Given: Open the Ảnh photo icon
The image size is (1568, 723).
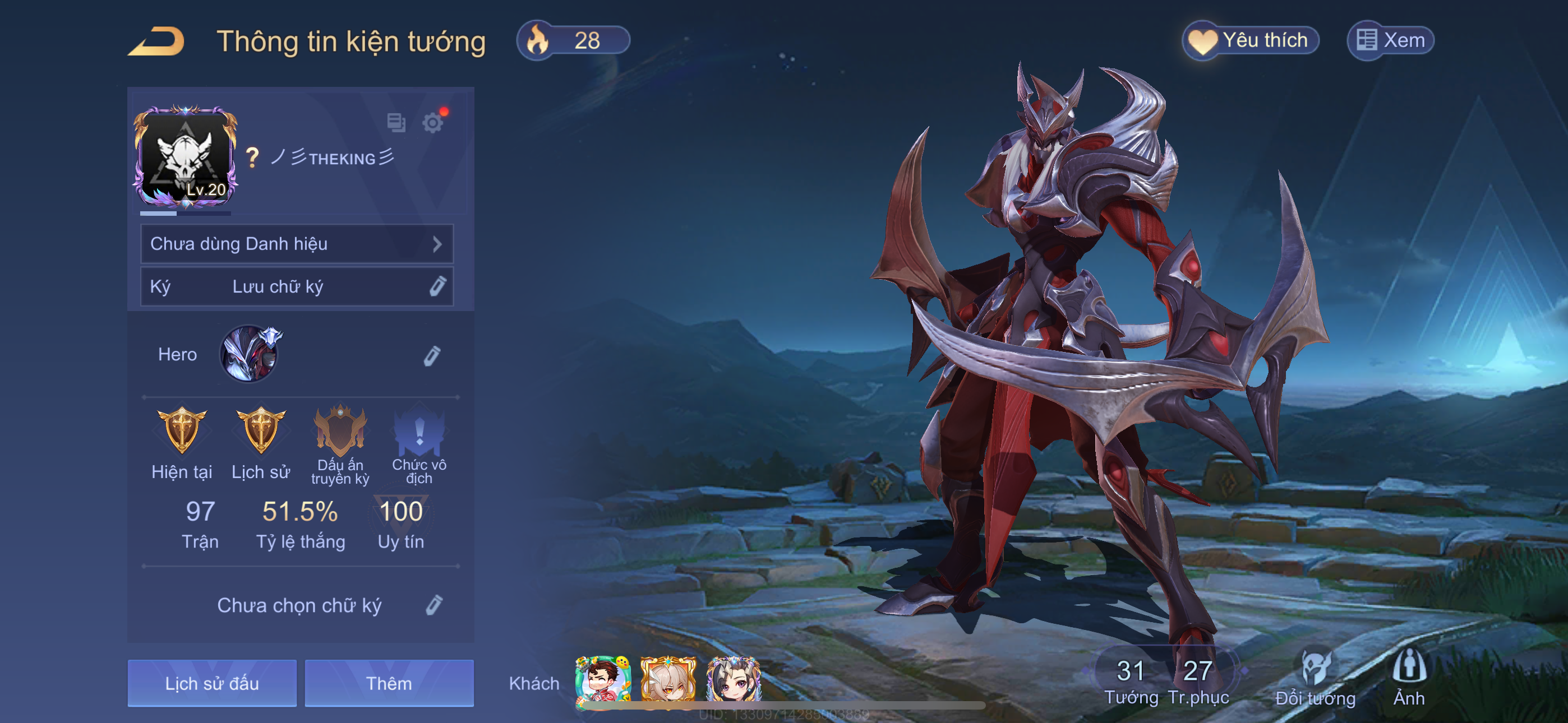Looking at the screenshot, I should [1409, 675].
